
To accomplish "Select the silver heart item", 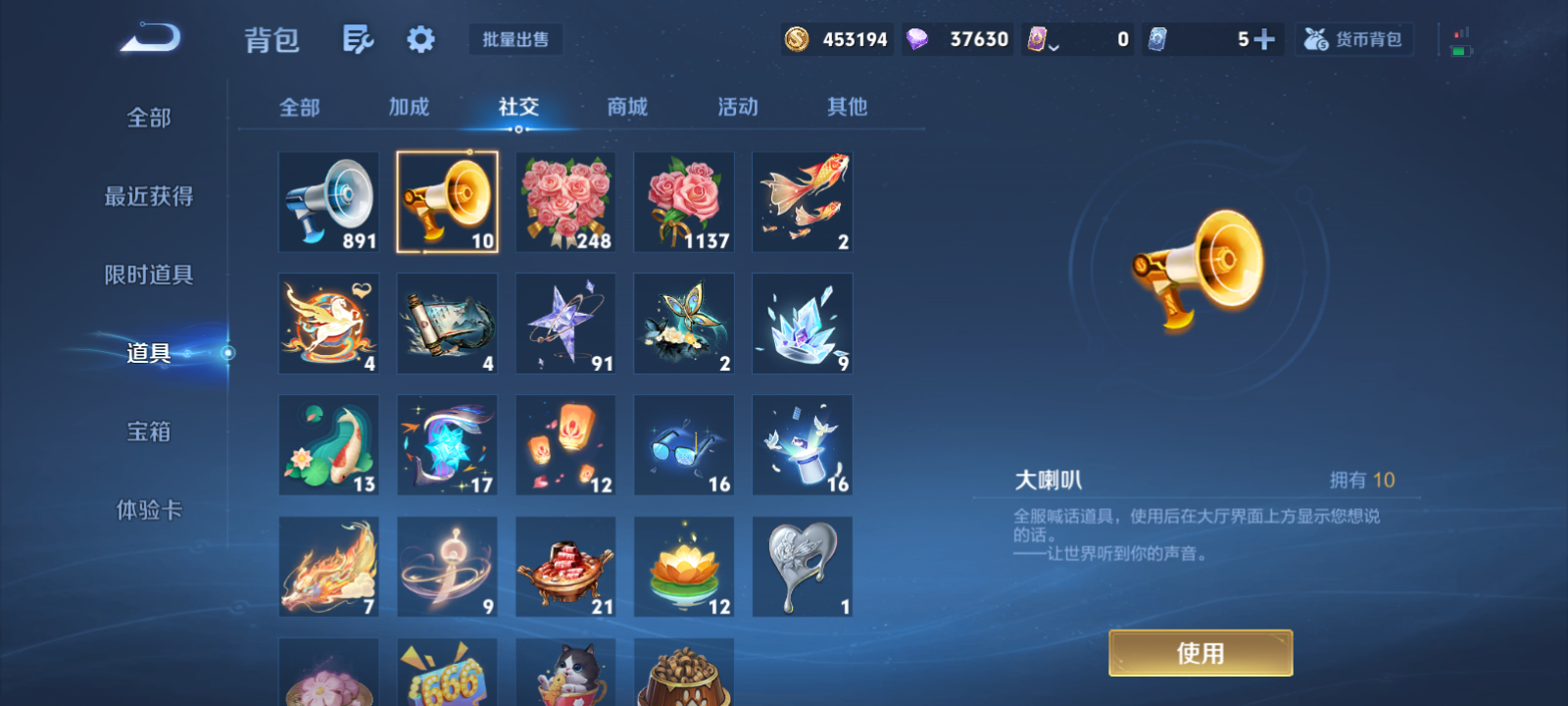I will pyautogui.click(x=803, y=566).
